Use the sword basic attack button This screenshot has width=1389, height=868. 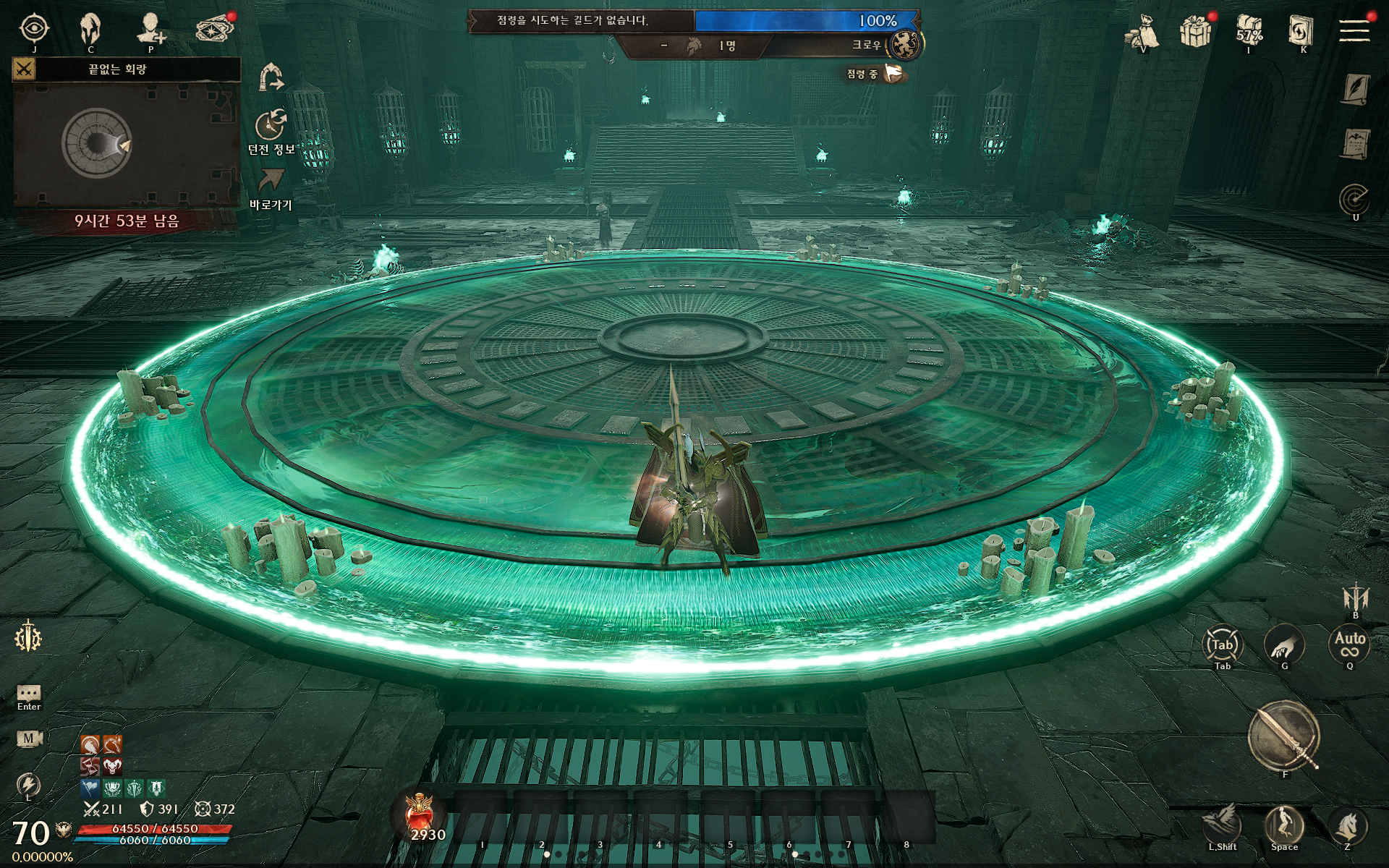tap(1284, 736)
